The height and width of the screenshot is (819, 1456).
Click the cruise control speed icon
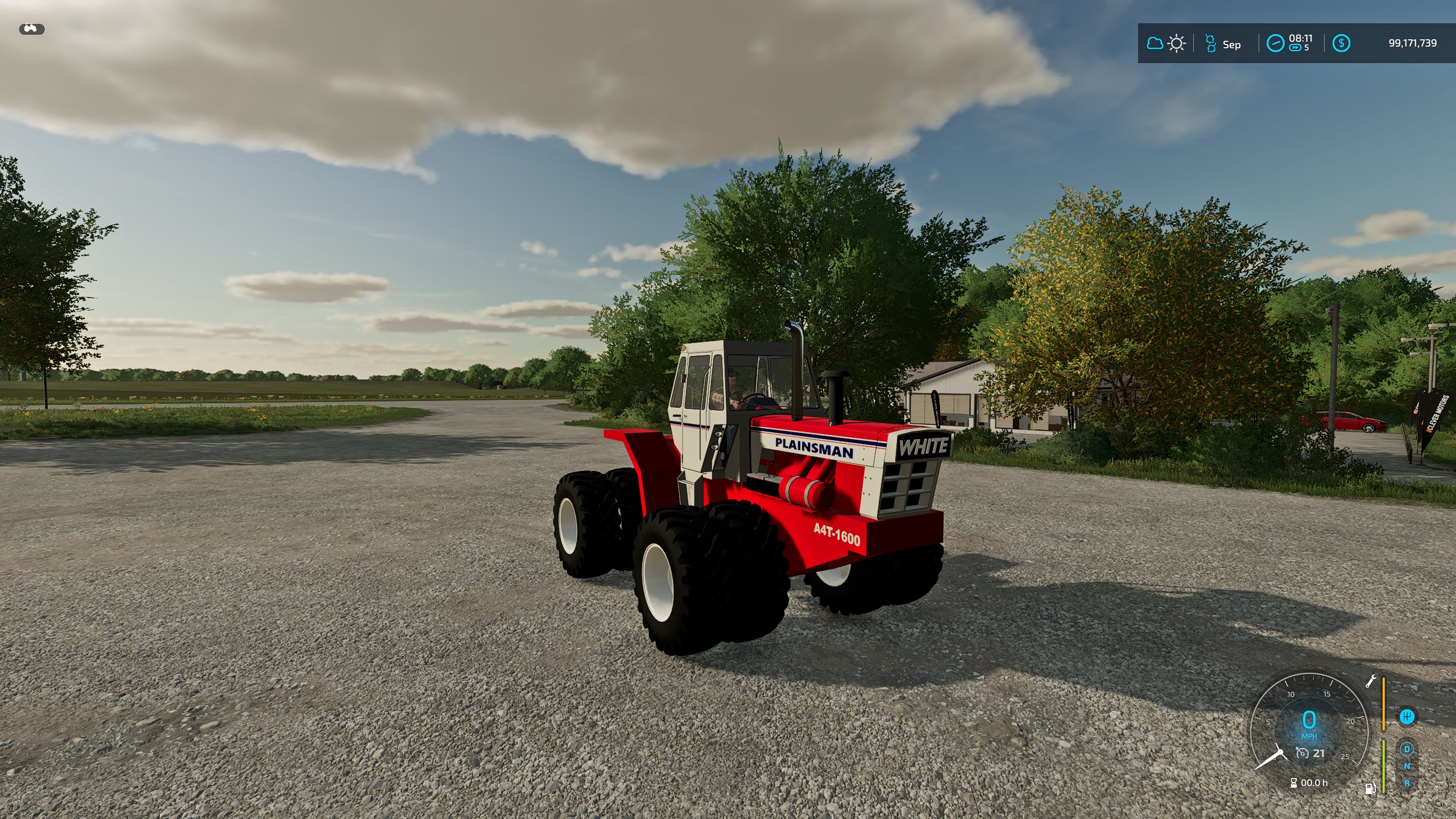coord(1302,754)
